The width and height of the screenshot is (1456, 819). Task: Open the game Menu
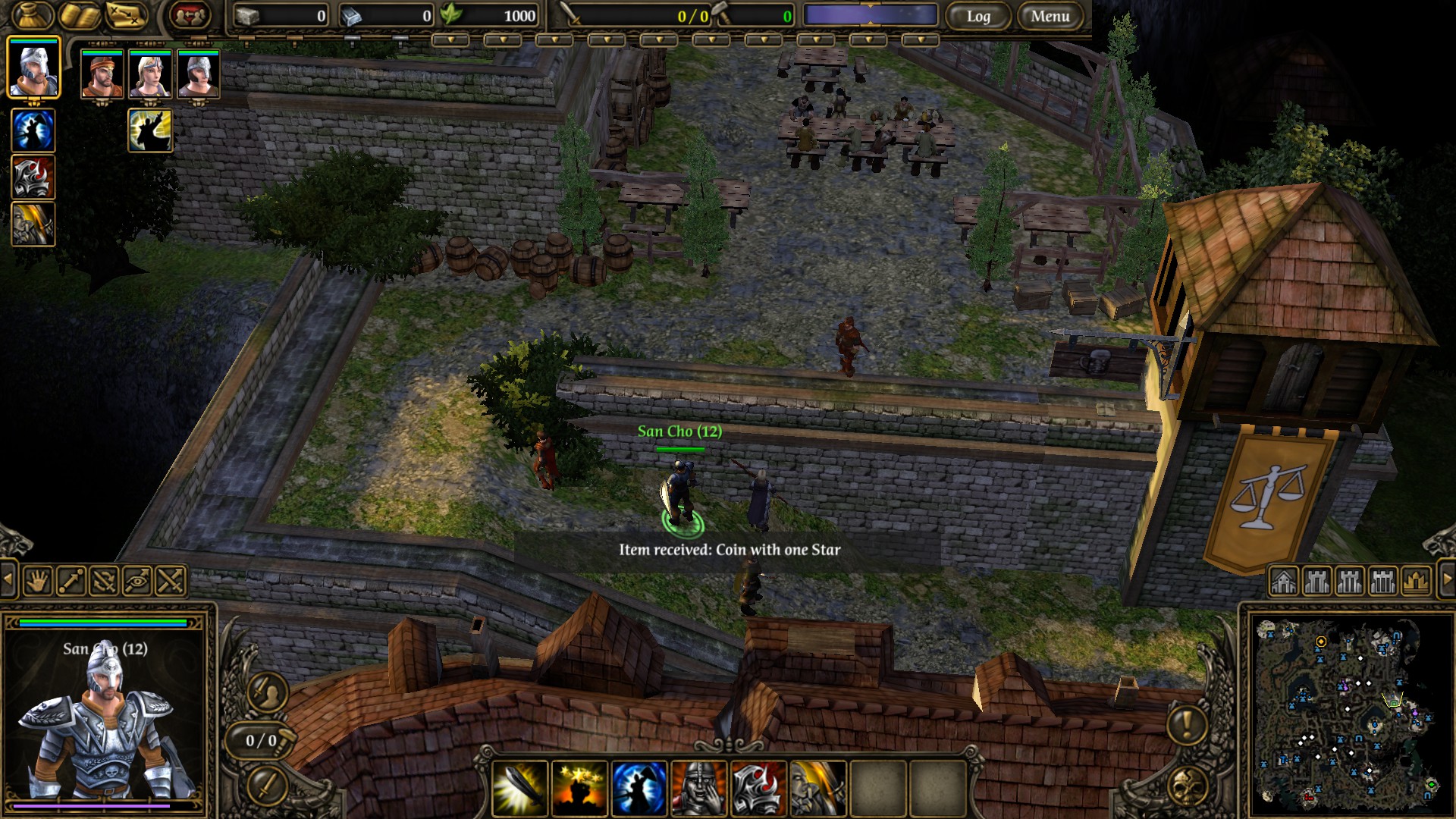click(x=1050, y=16)
